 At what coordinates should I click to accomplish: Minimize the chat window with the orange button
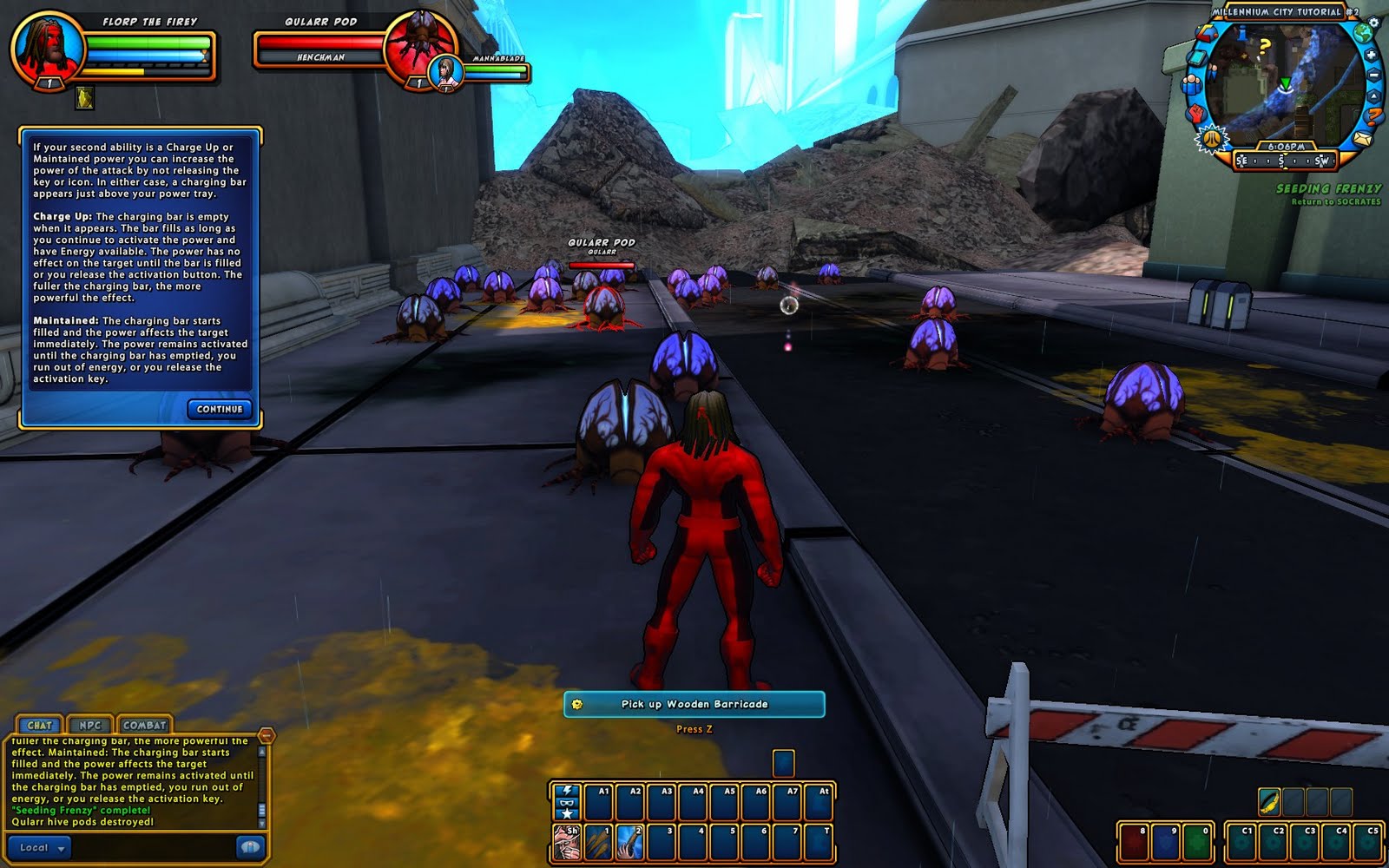pyautogui.click(x=267, y=736)
